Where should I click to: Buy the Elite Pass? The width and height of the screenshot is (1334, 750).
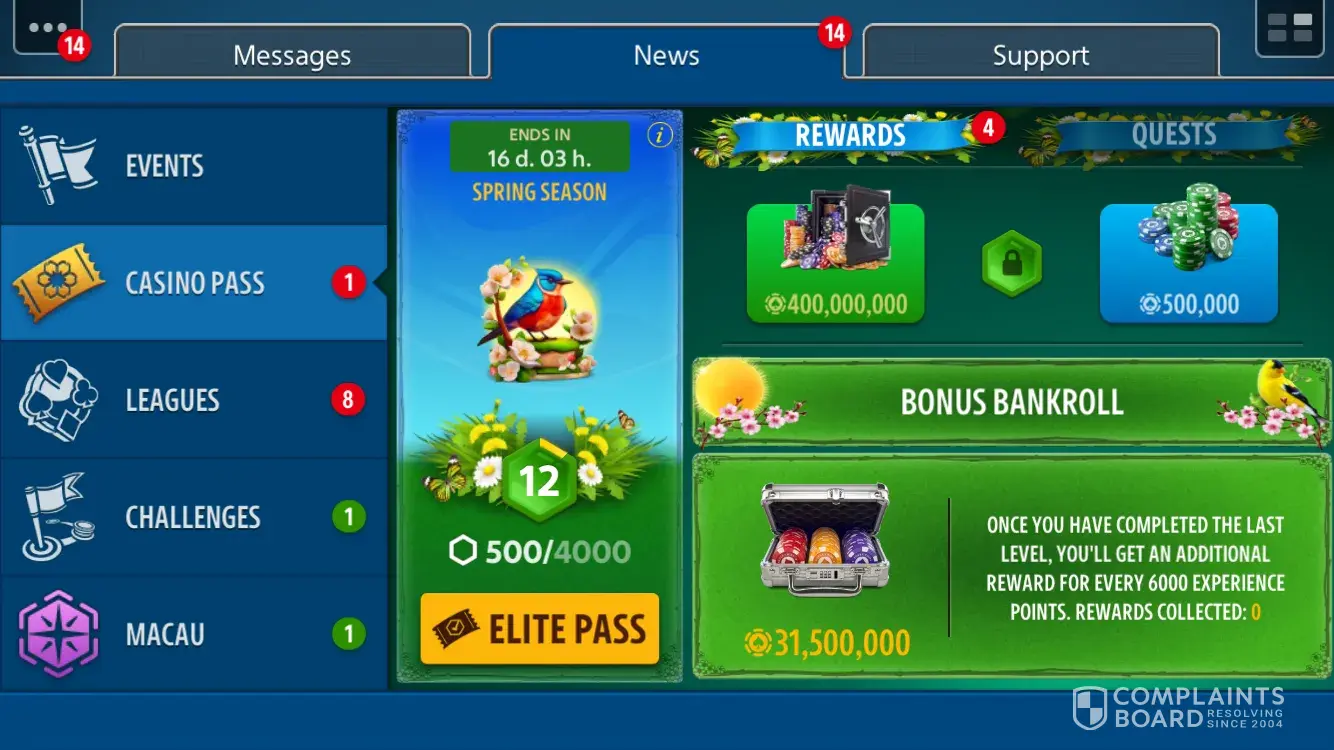pos(540,629)
